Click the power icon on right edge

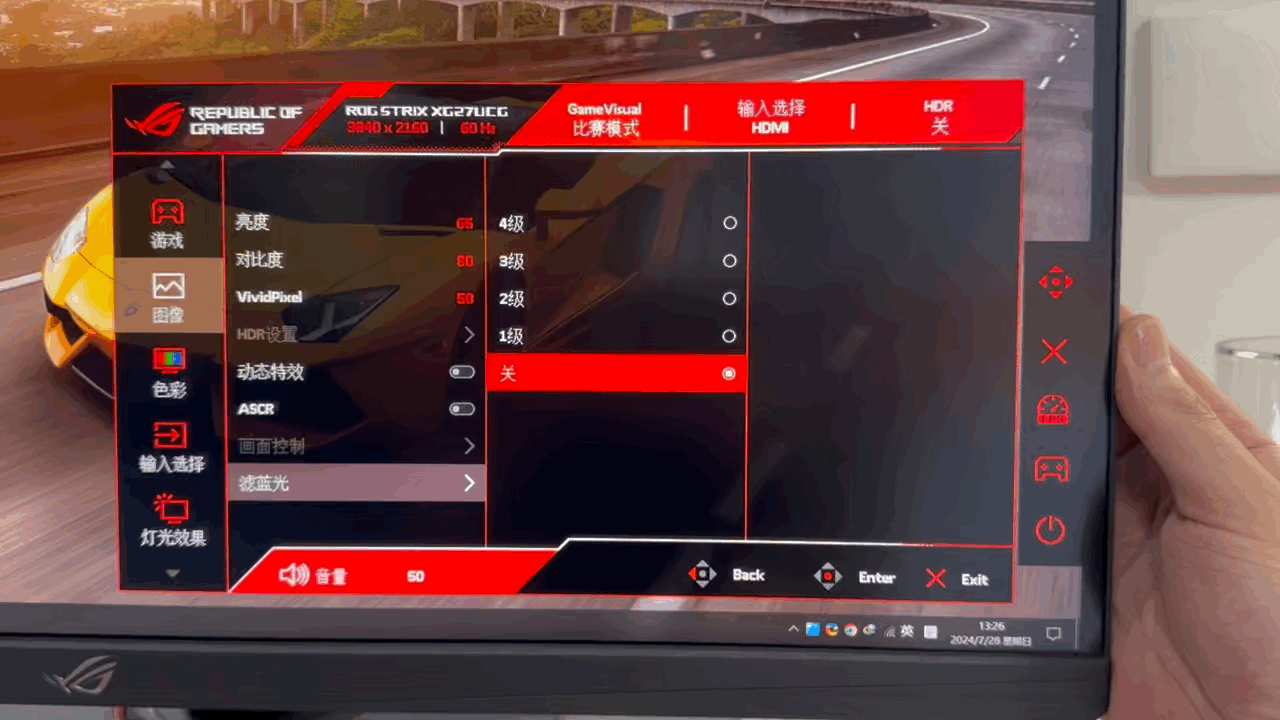(x=1049, y=530)
